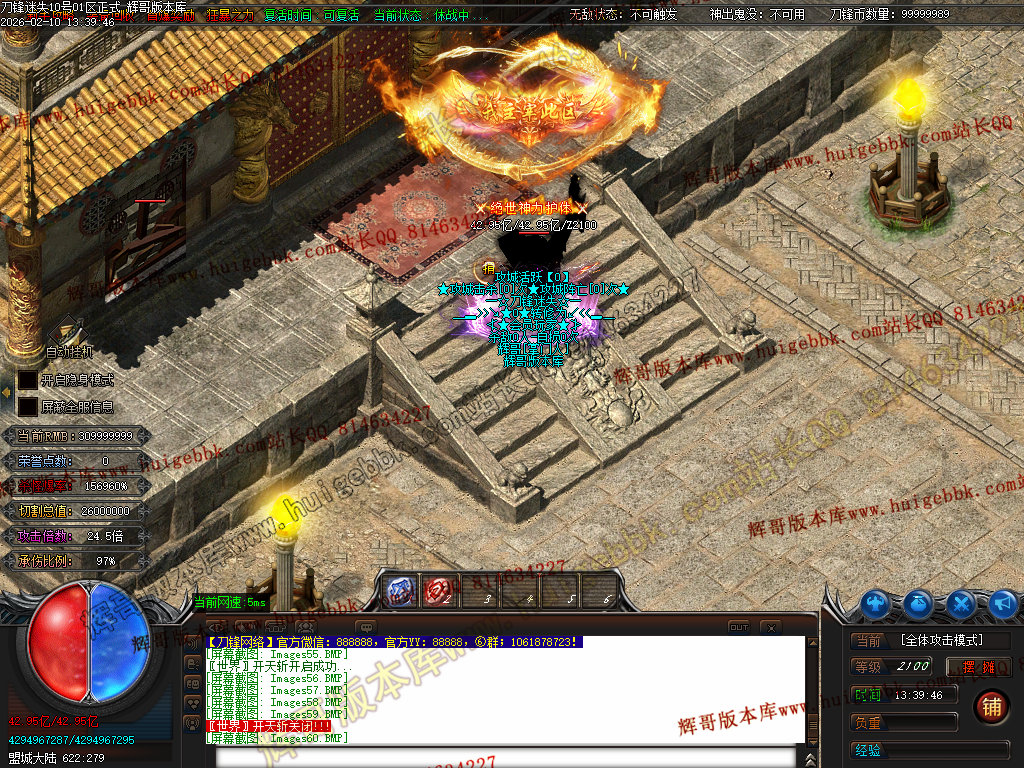The height and width of the screenshot is (768, 1024).
Task: Click the blue megaphone button
Action: (x=1002, y=603)
